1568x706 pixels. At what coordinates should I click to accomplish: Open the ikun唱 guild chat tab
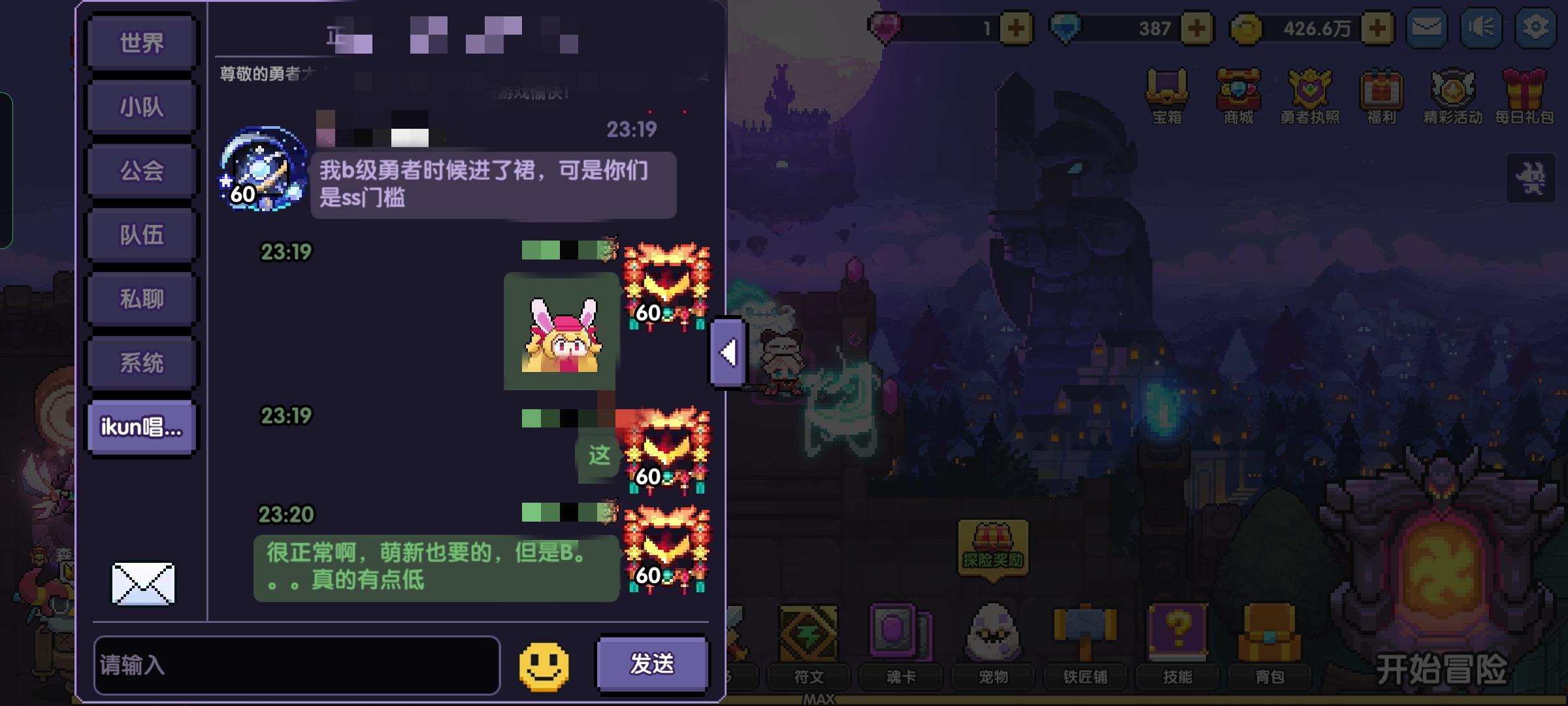[x=141, y=426]
